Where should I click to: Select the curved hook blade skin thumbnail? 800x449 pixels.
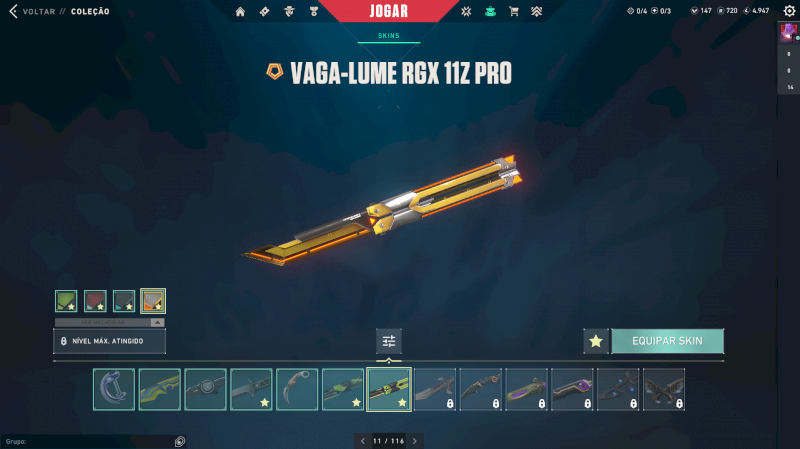tap(113, 389)
